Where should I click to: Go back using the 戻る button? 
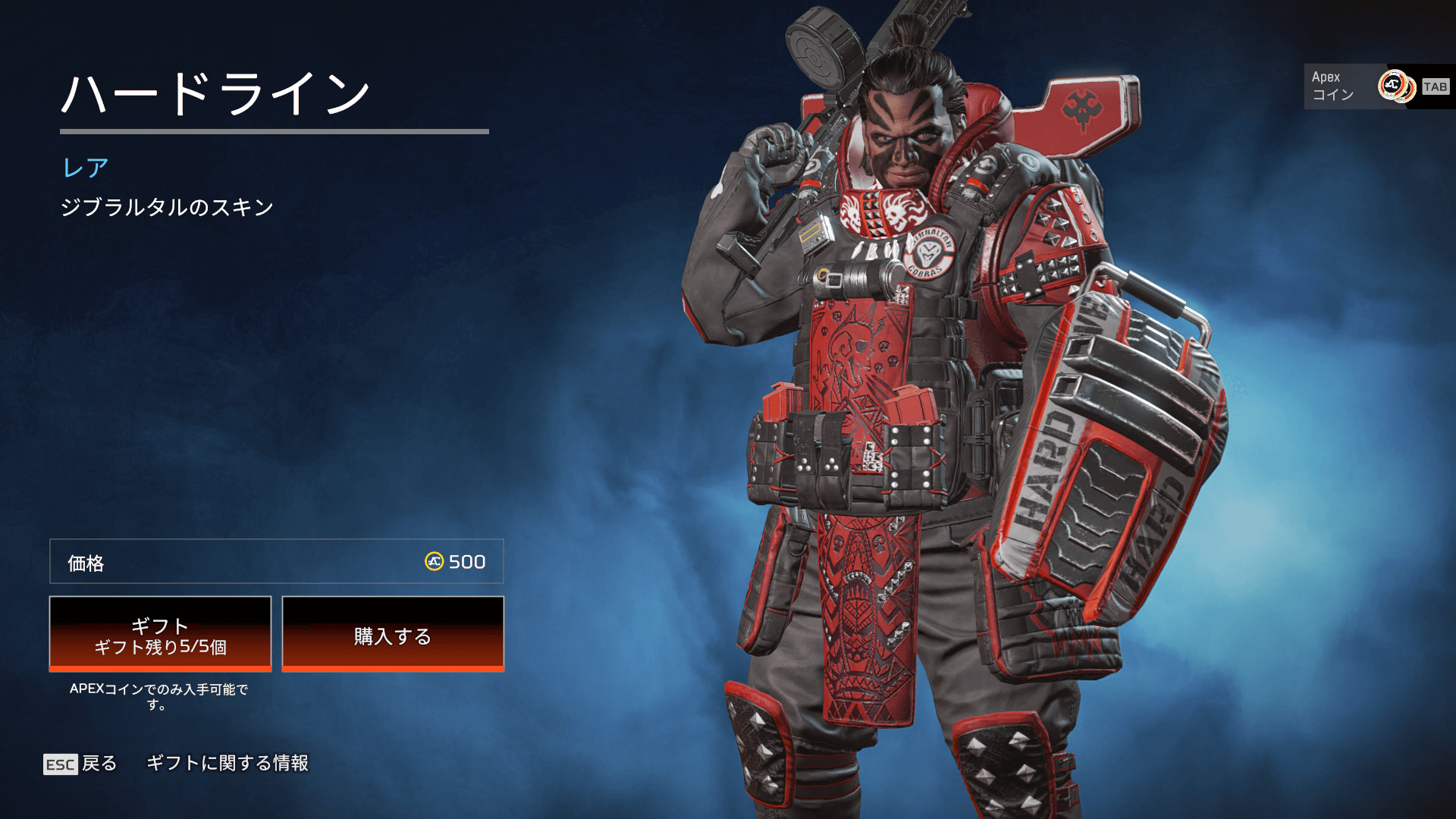click(x=80, y=764)
